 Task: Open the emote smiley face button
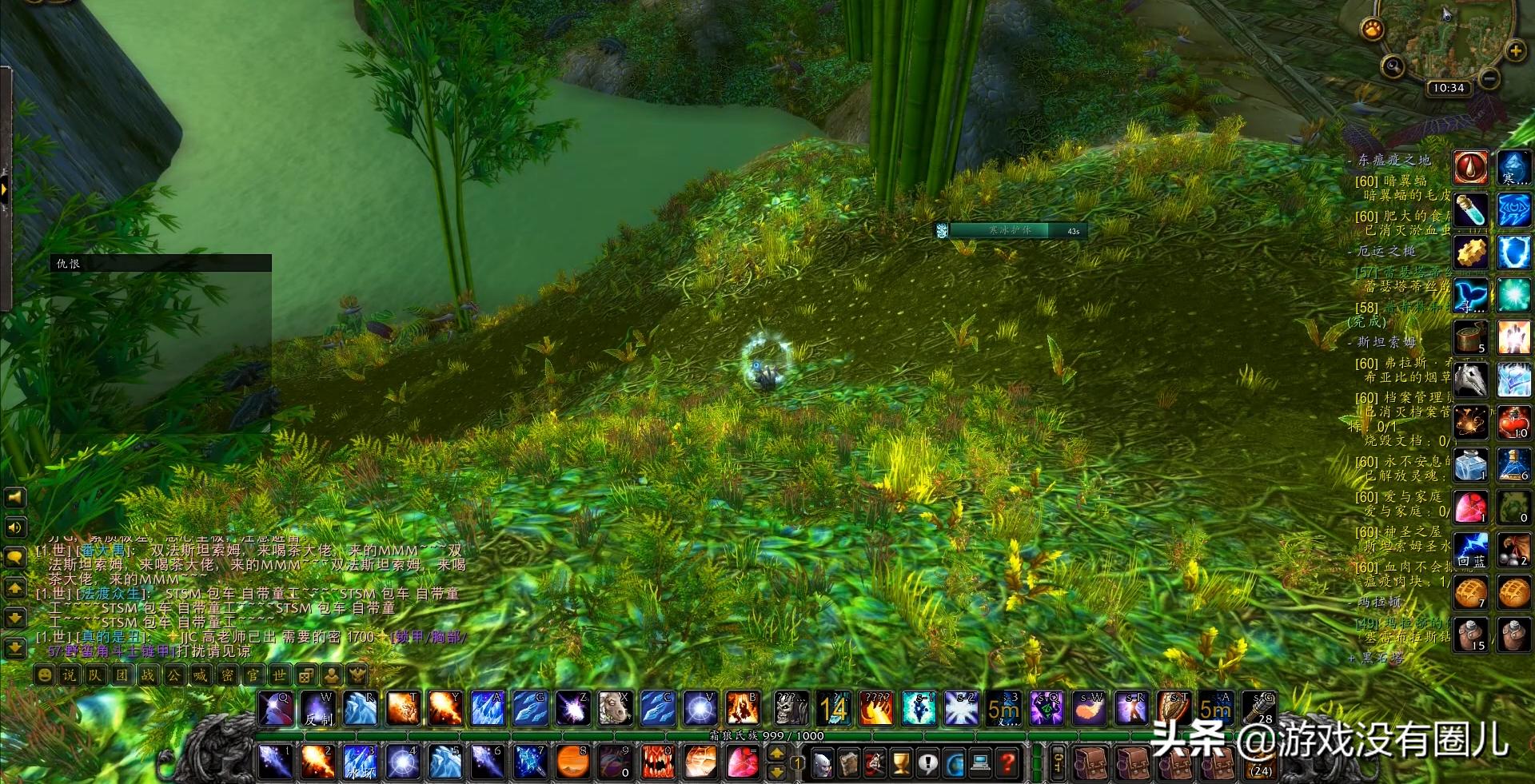coord(45,675)
